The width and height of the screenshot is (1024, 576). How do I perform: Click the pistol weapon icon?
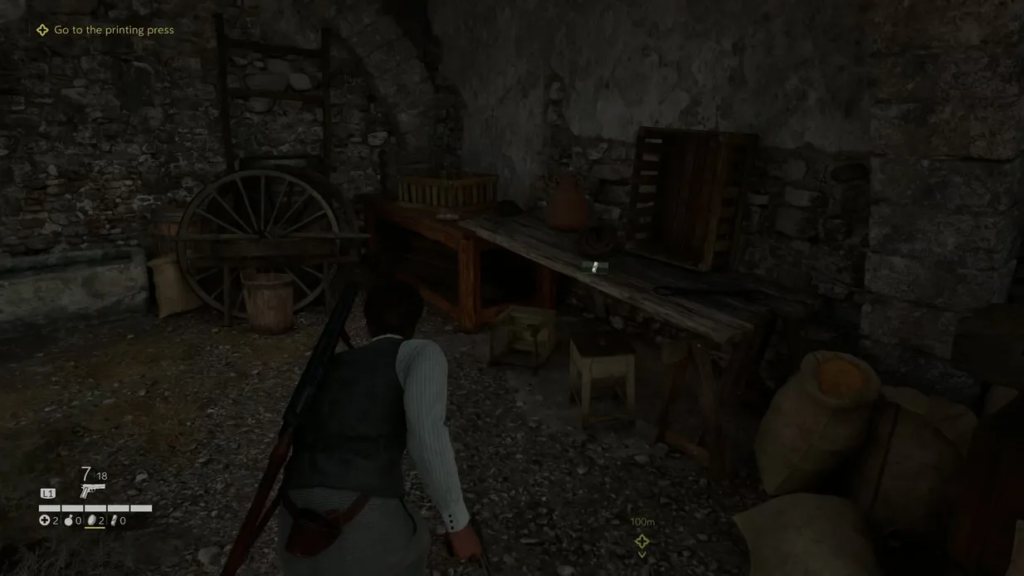[93, 491]
